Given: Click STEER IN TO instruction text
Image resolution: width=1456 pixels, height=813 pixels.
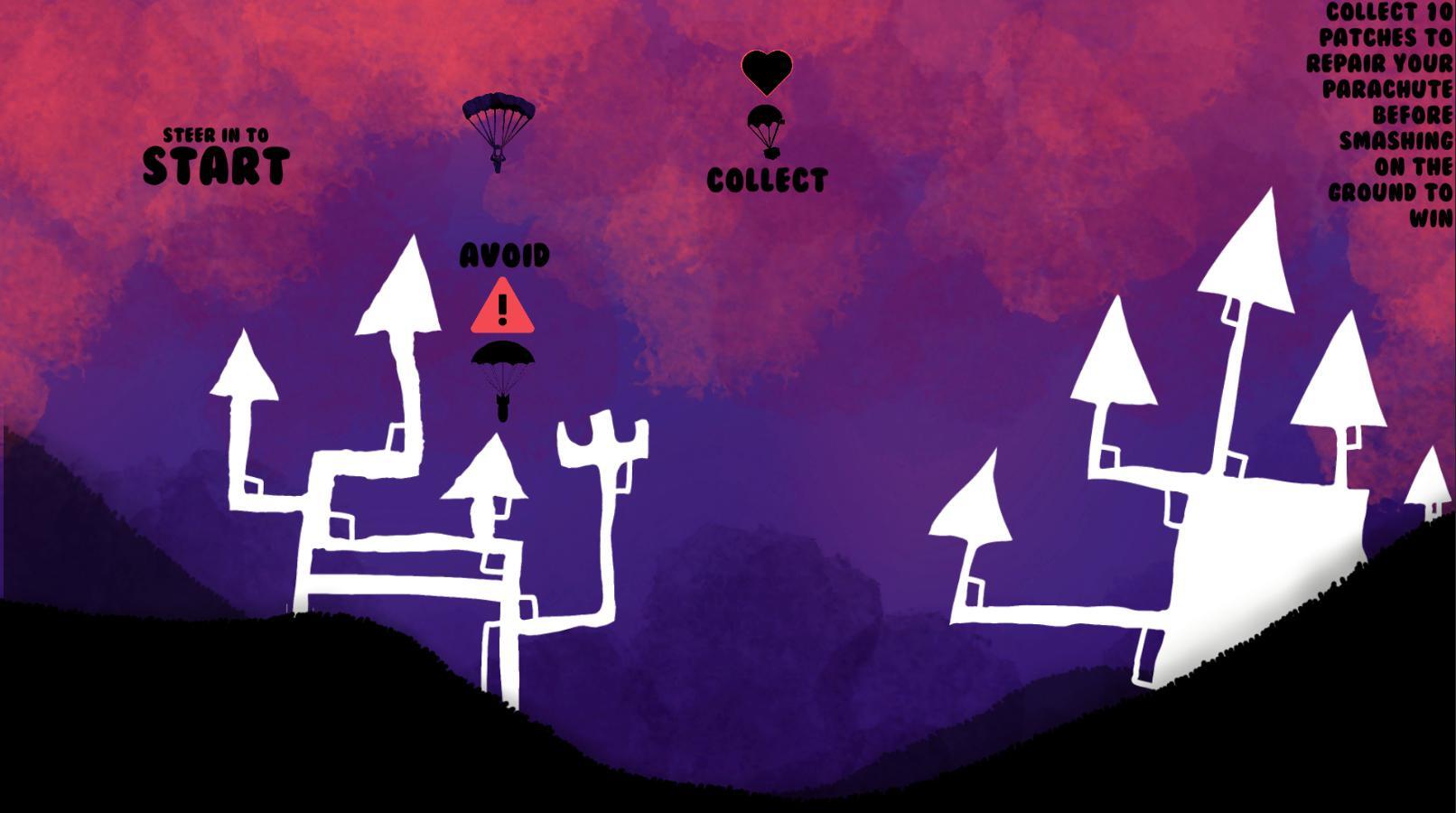Looking at the screenshot, I should [217, 135].
